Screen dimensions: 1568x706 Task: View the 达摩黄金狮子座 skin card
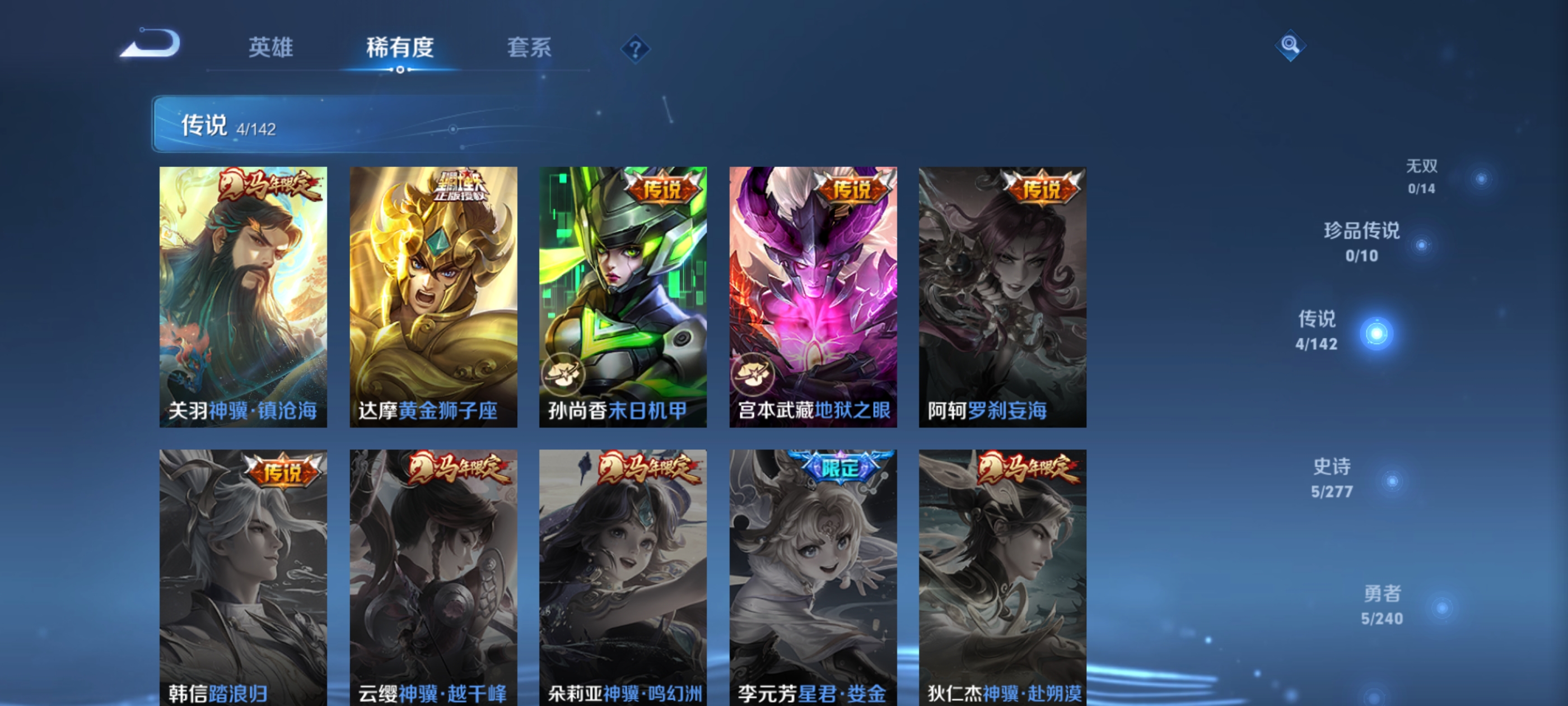pyautogui.click(x=433, y=299)
